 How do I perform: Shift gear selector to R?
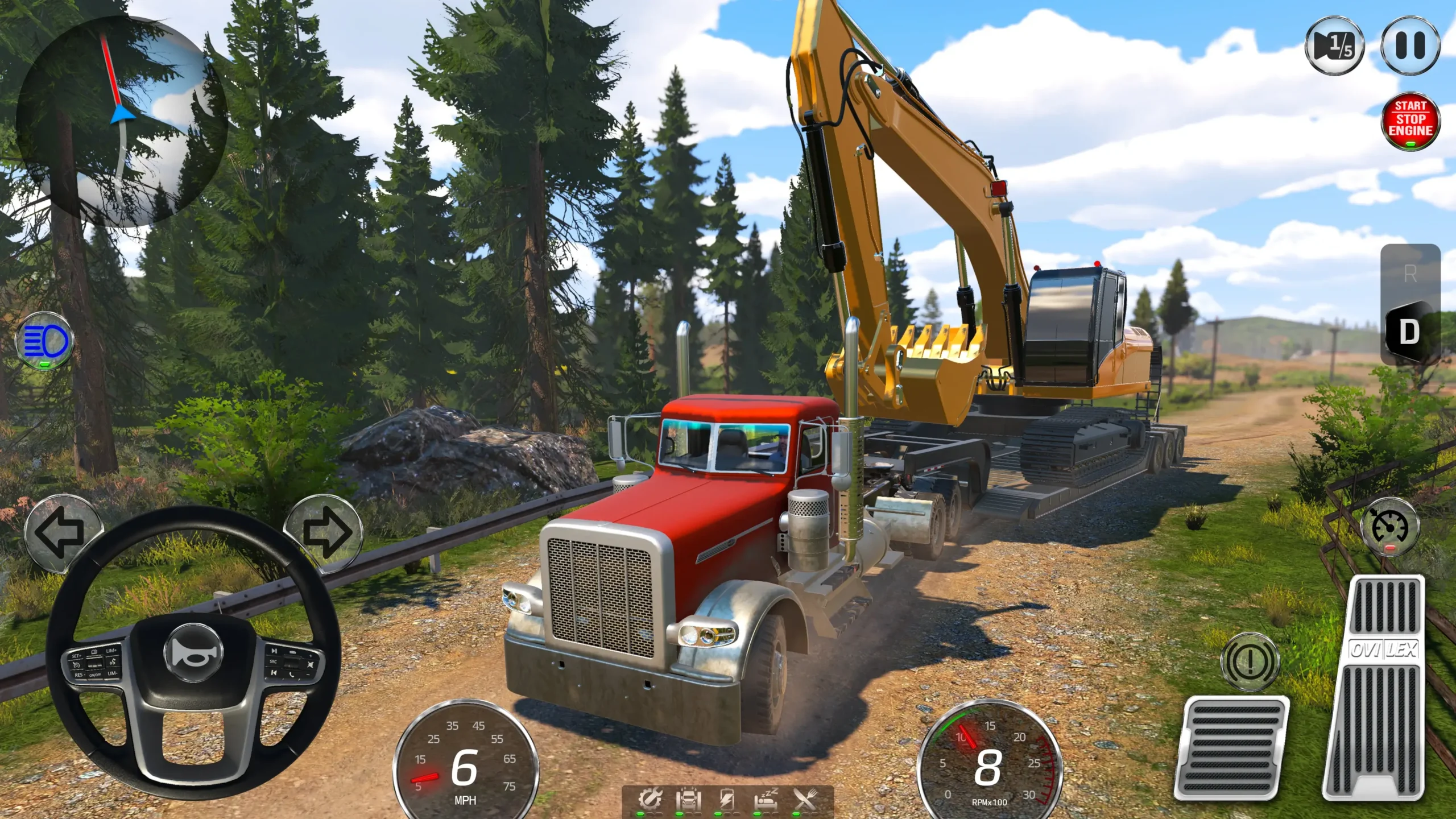(x=1410, y=274)
